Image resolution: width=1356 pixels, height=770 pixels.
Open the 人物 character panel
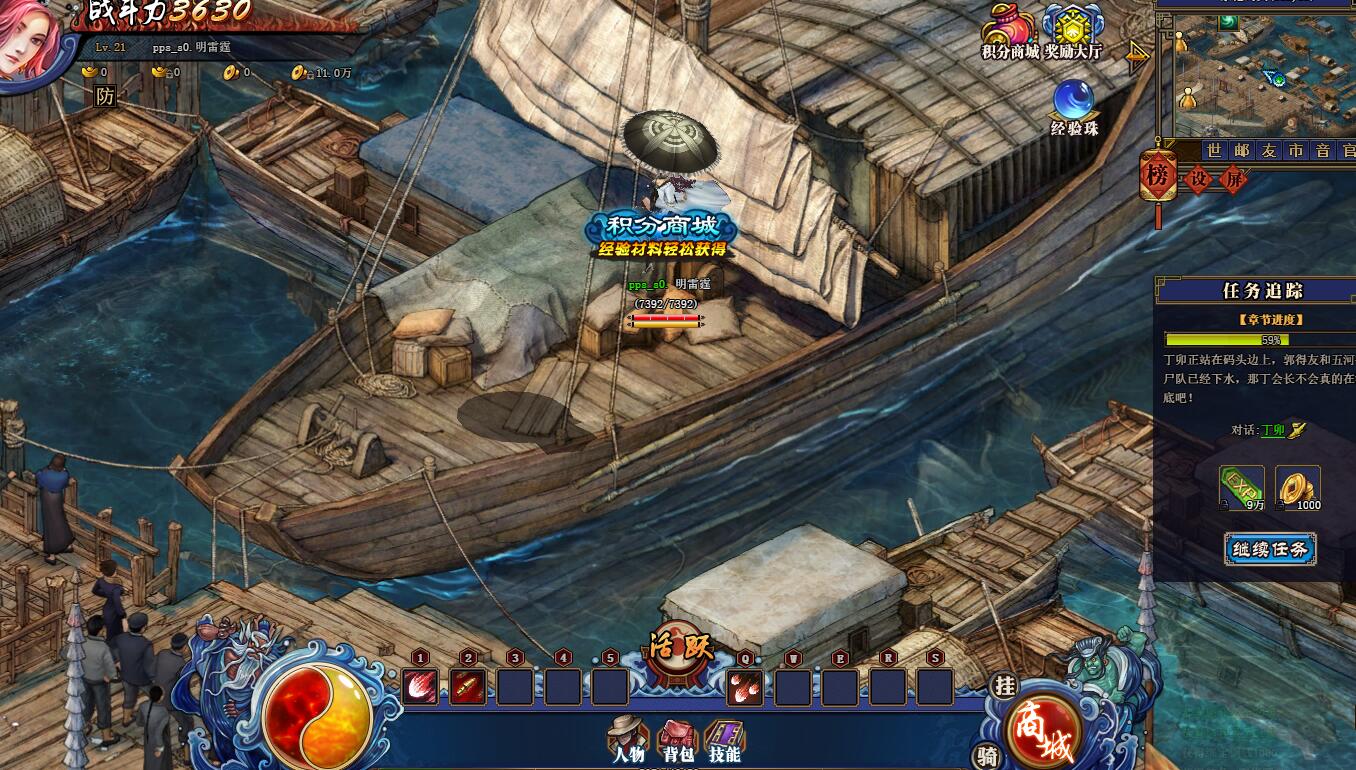tap(628, 741)
